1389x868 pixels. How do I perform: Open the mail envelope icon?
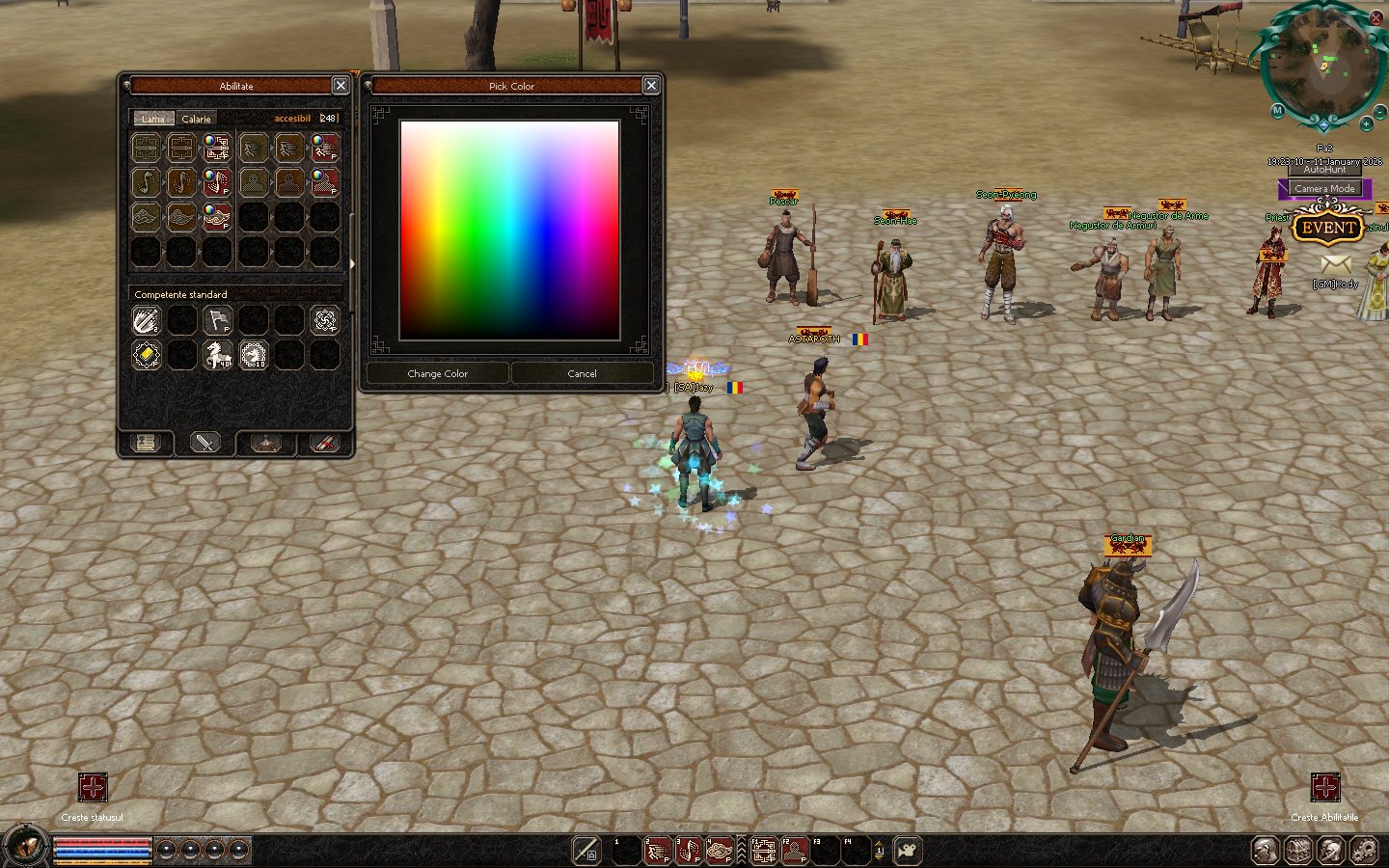point(1335,262)
